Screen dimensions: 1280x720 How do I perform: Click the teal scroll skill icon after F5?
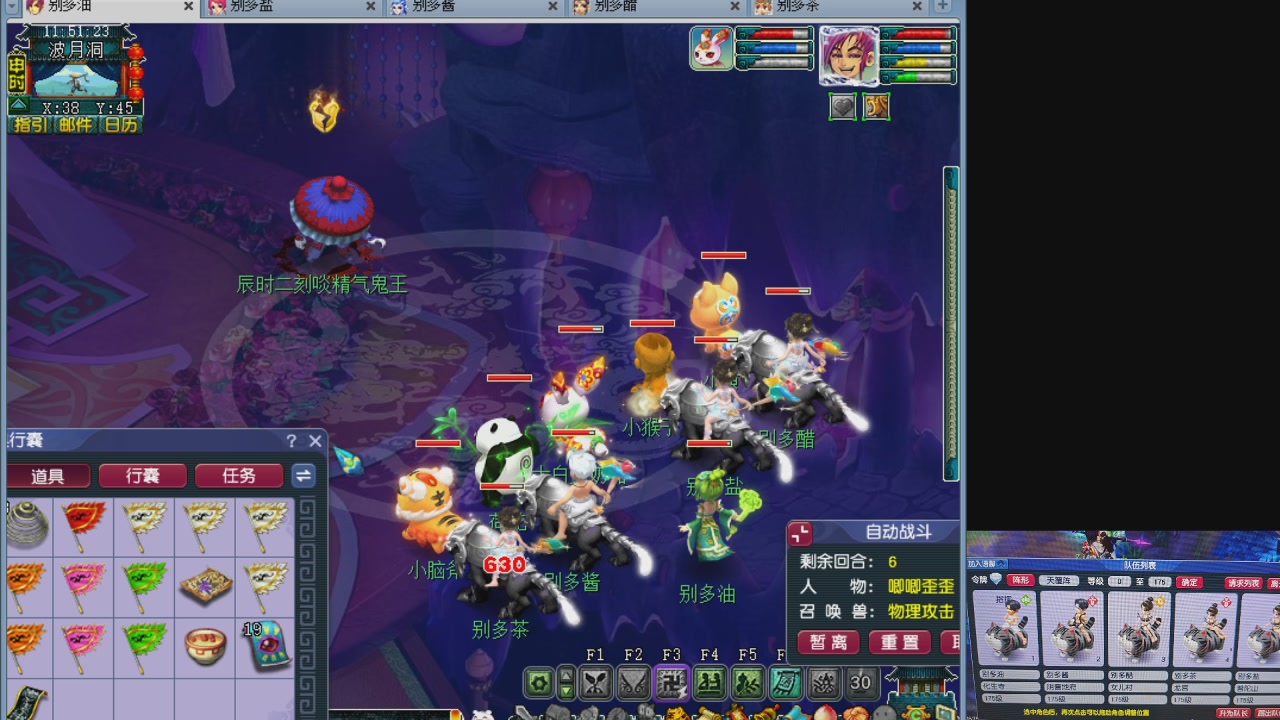(786, 682)
